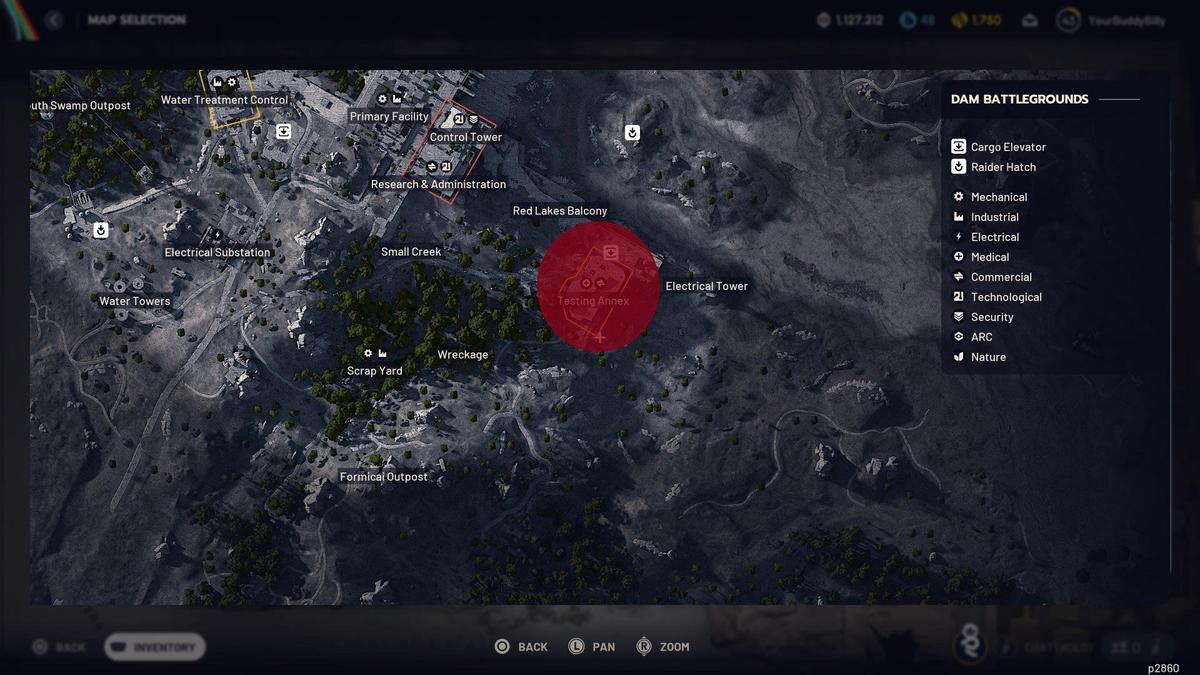Open the Inventory button
The height and width of the screenshot is (675, 1200).
pyautogui.click(x=155, y=647)
